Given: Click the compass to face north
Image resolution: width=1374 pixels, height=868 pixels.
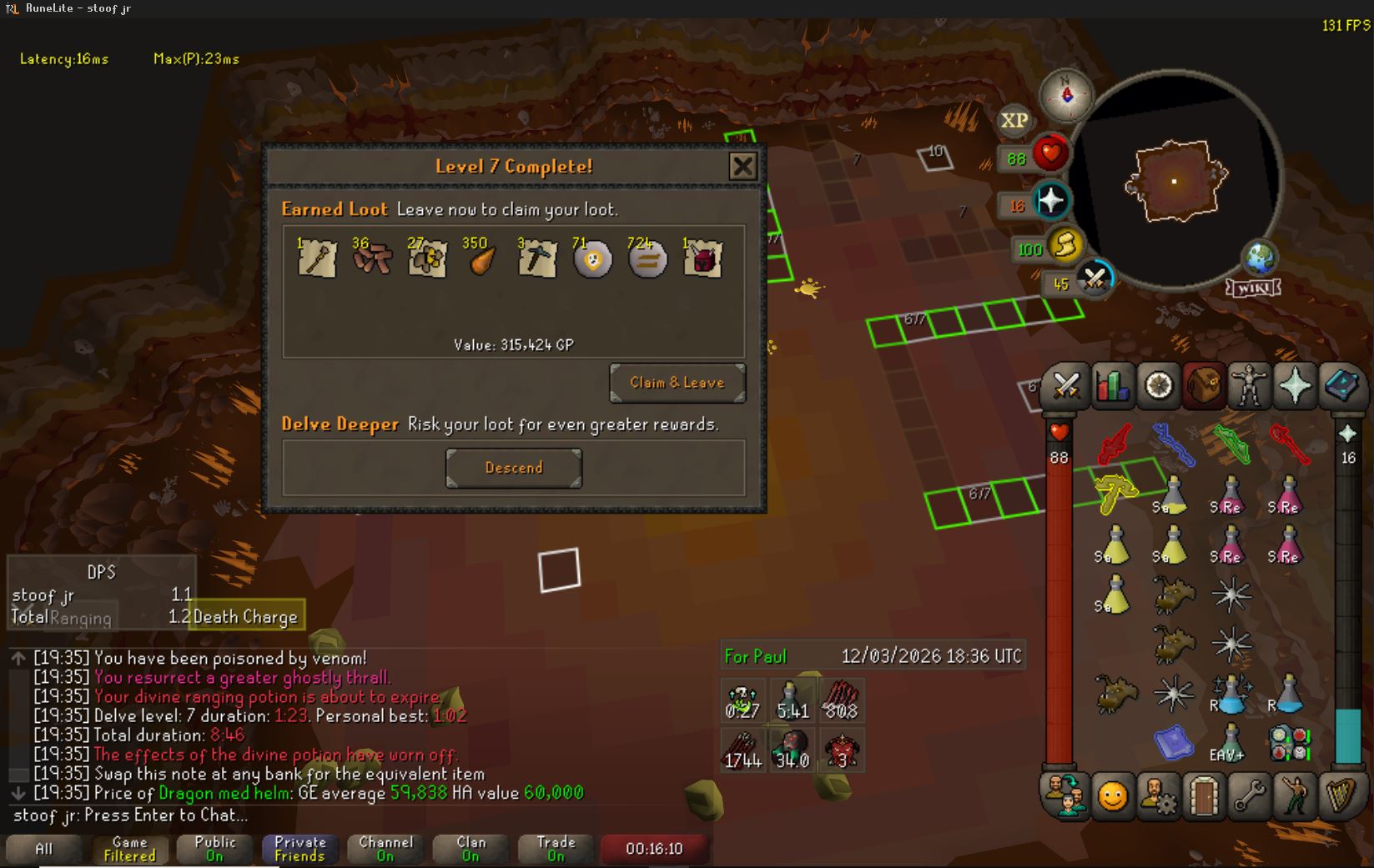Looking at the screenshot, I should 1066,93.
